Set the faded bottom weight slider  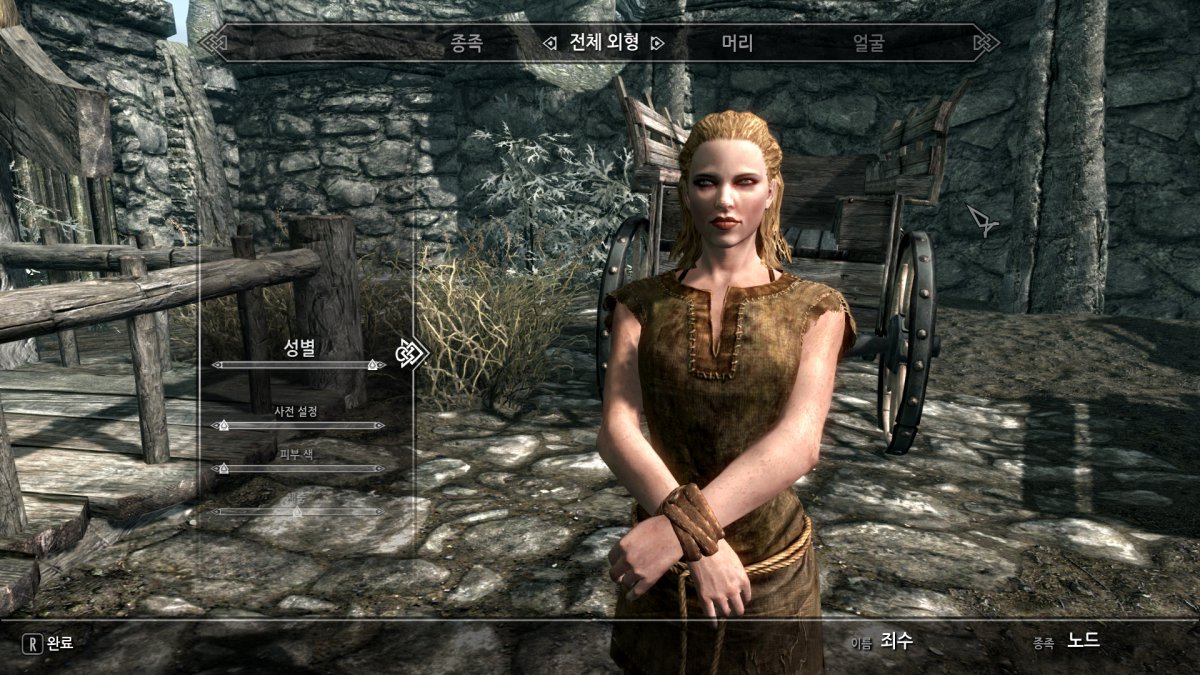pyautogui.click(x=298, y=511)
